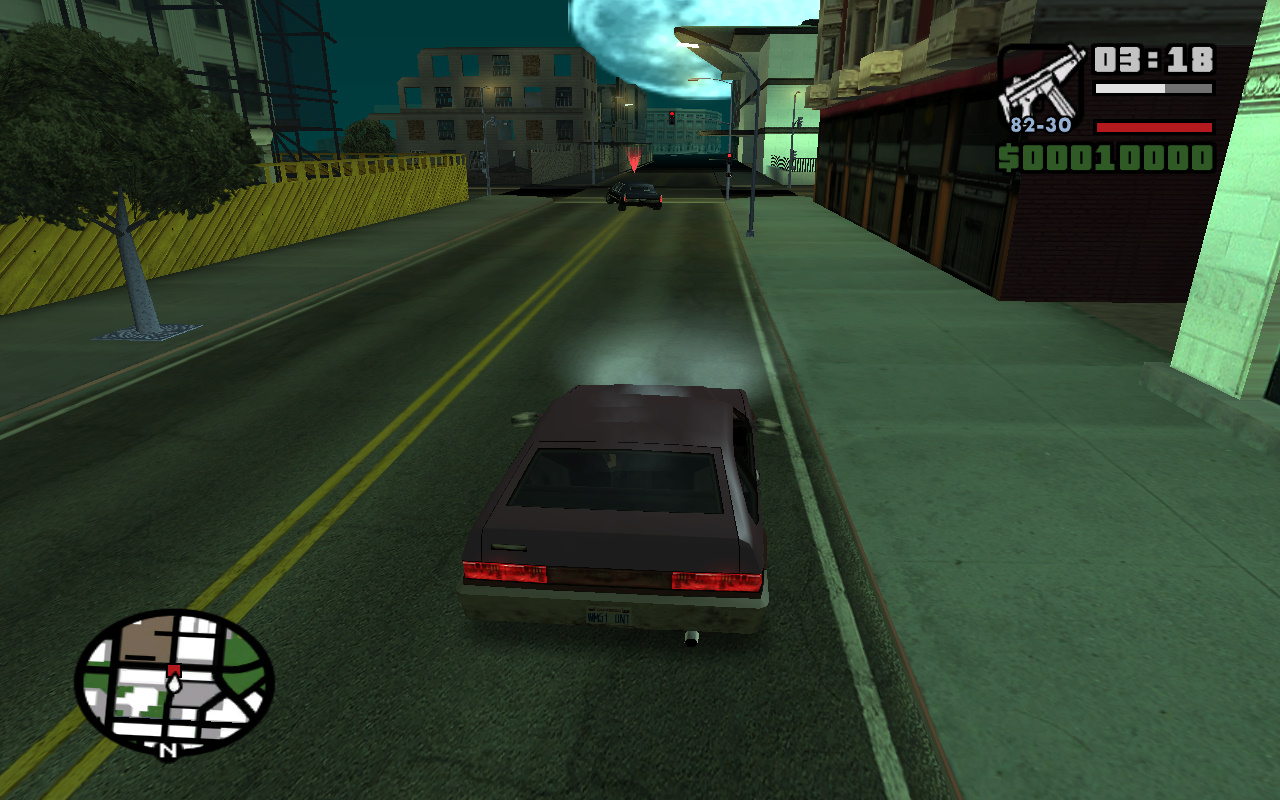Click the north N indicator on radar

(168, 748)
